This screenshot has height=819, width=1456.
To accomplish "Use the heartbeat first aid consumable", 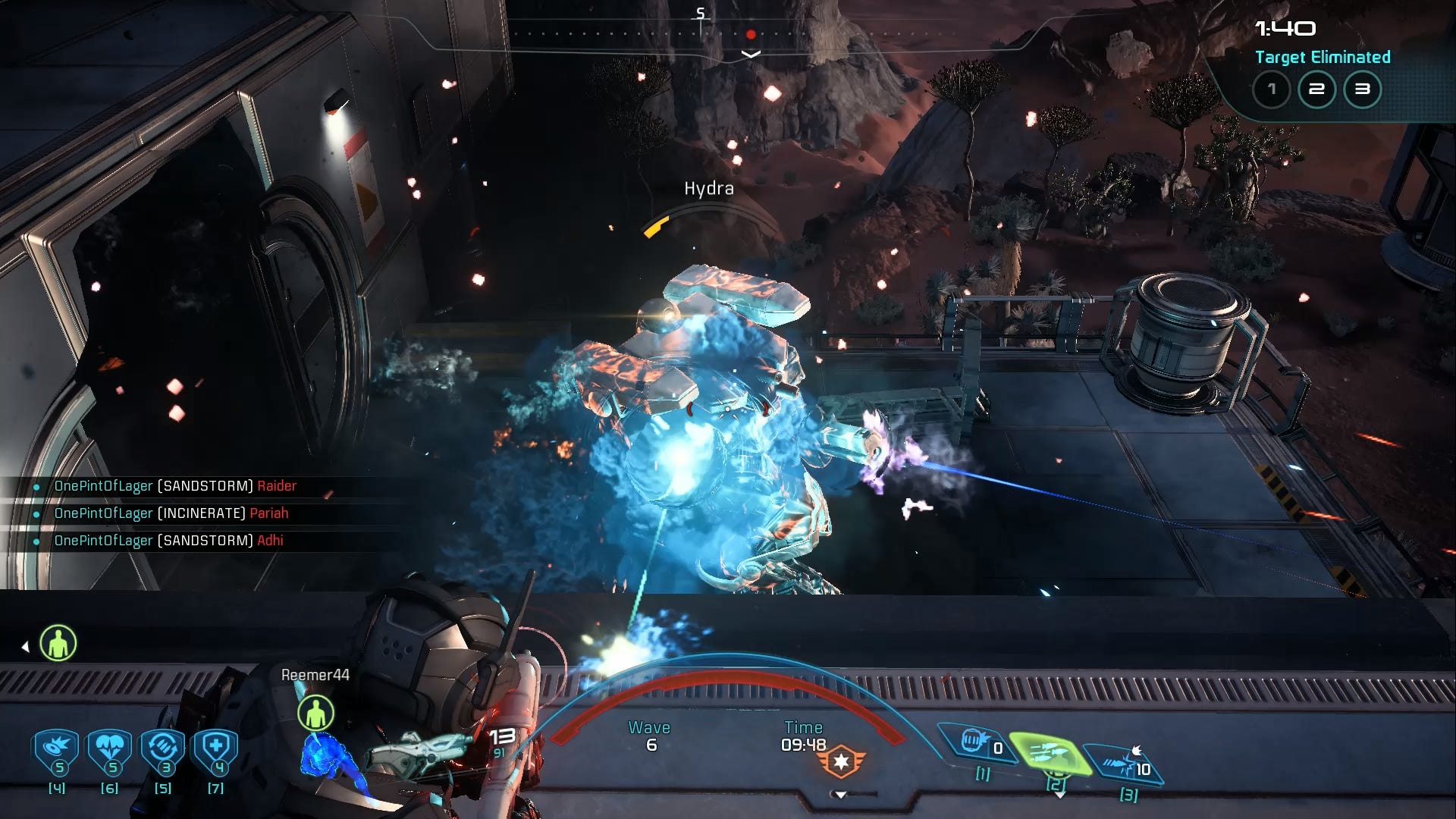I will point(109,750).
